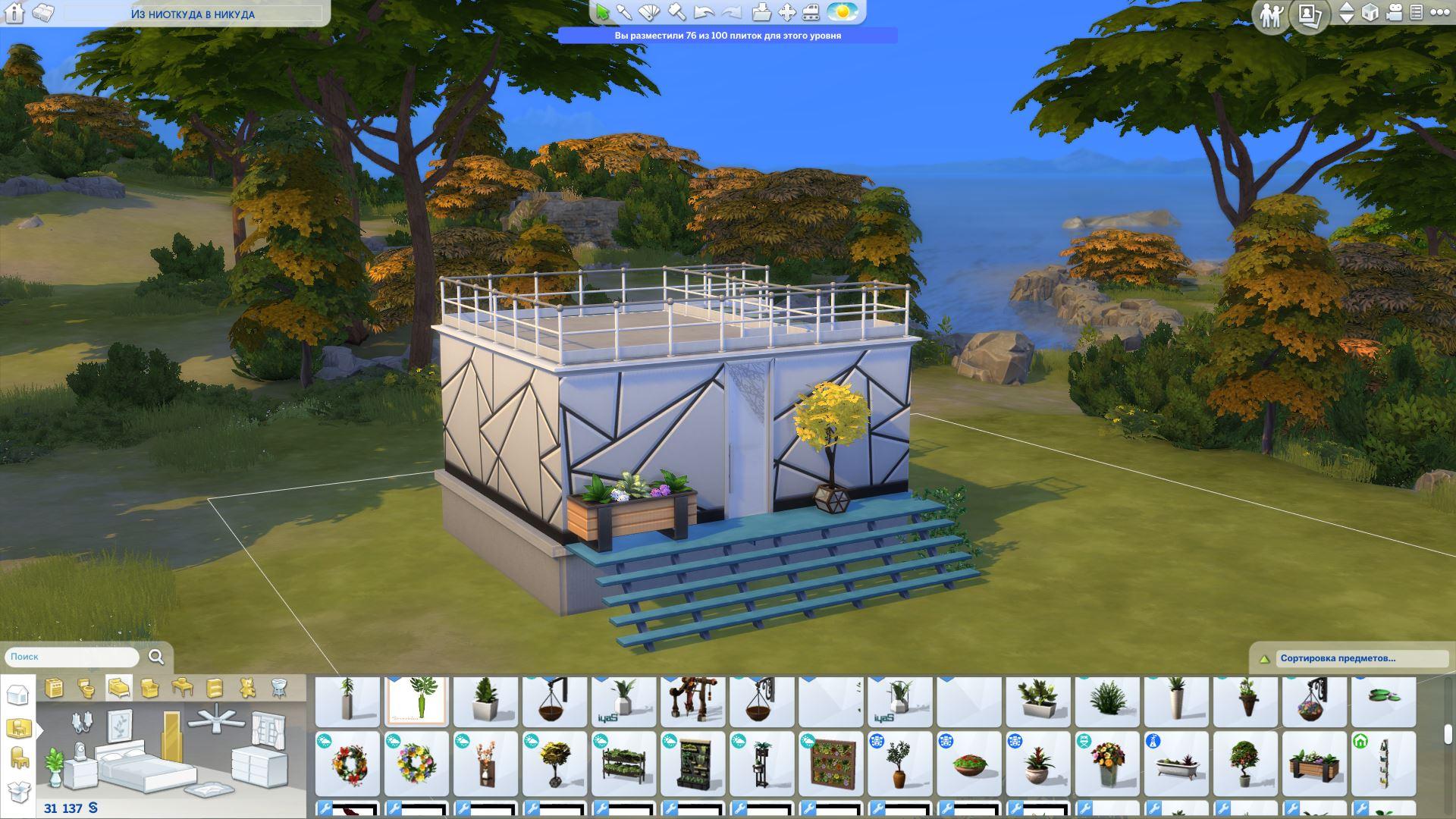Expand the Сортировка предметов panel
1456x819 pixels.
(1263, 659)
